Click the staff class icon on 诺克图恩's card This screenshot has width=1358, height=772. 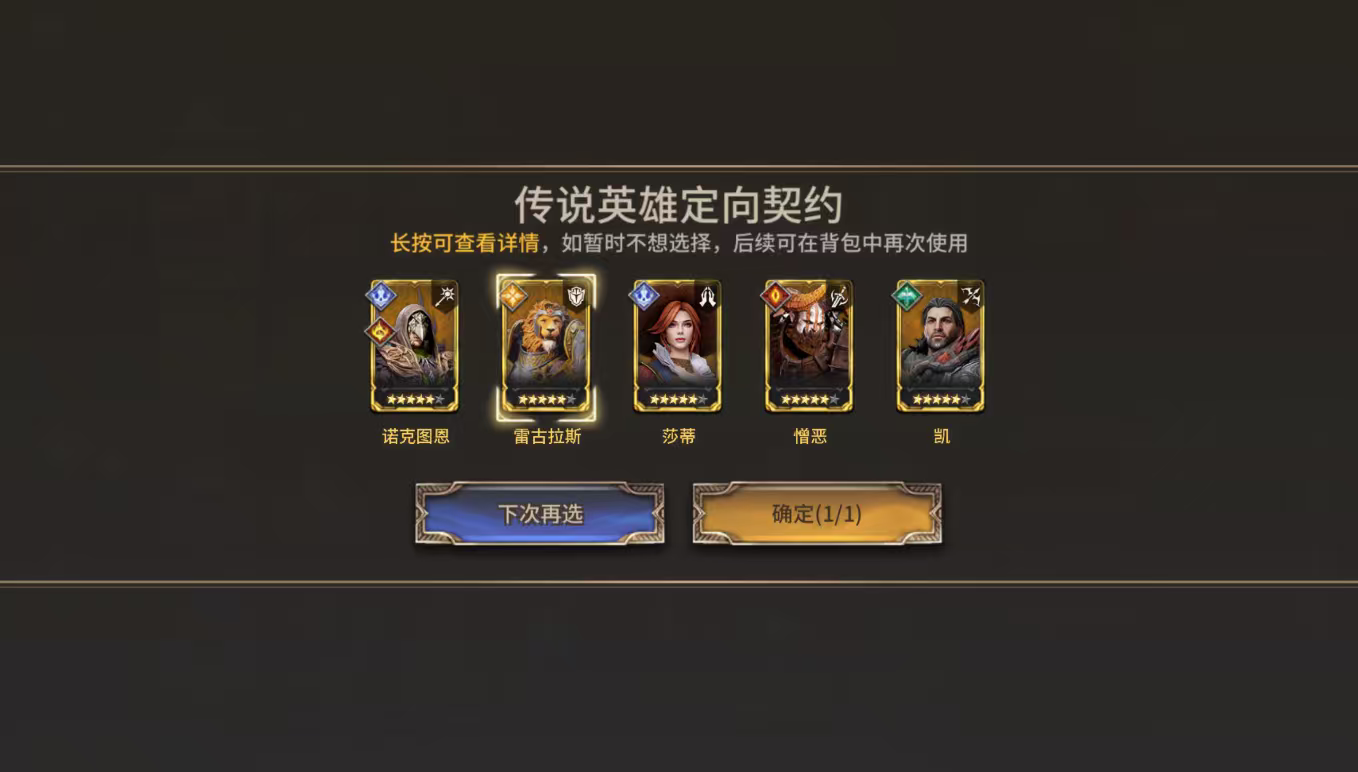[446, 294]
